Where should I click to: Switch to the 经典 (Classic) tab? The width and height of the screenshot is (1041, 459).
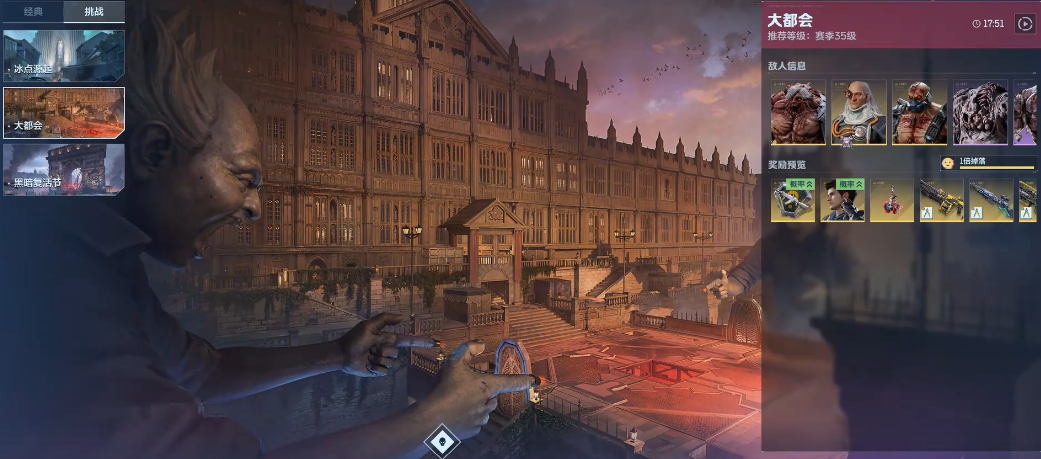[33, 12]
